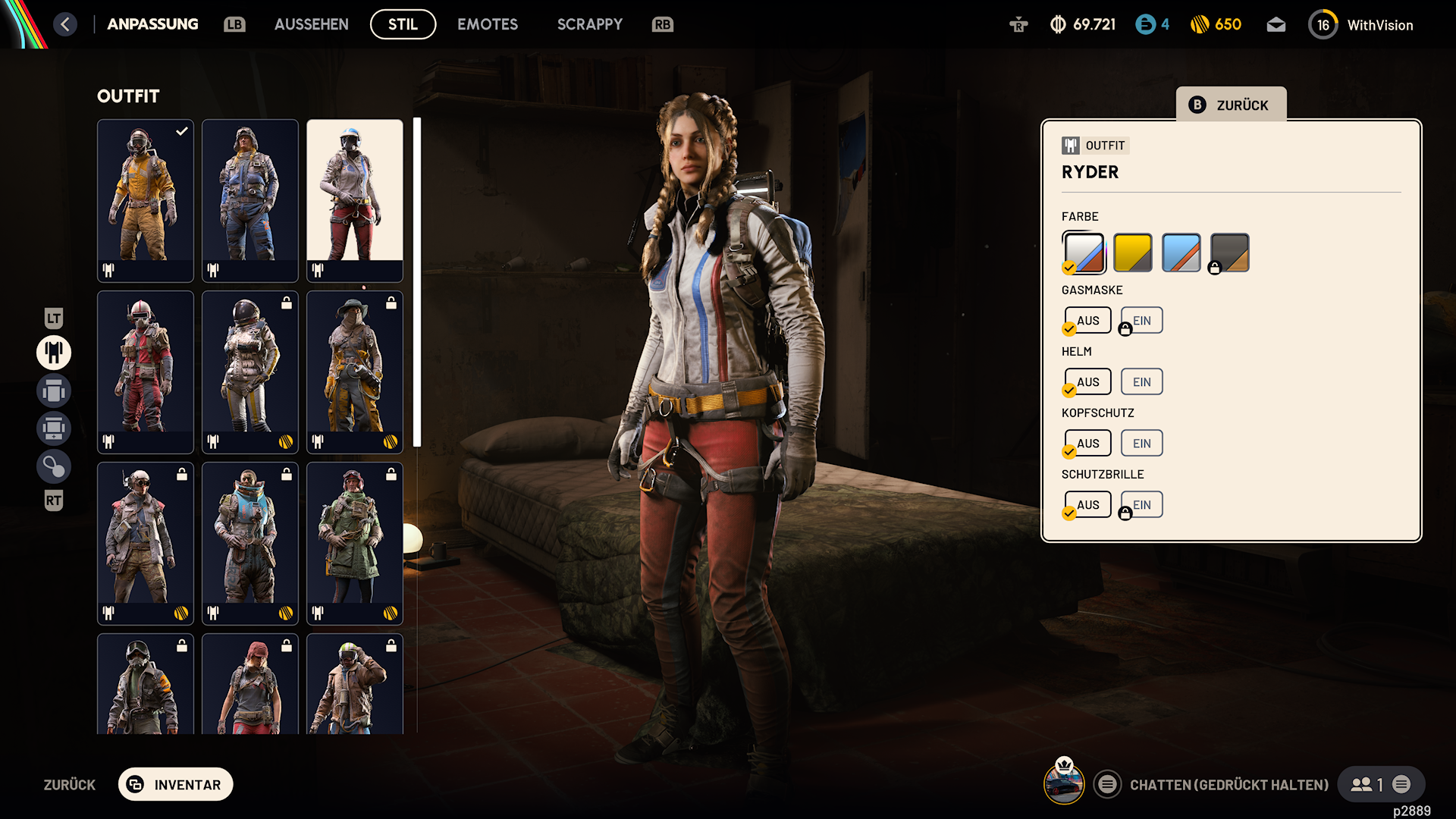
Task: Select the yellow jumpsuit outfit thumbnail
Action: click(145, 200)
